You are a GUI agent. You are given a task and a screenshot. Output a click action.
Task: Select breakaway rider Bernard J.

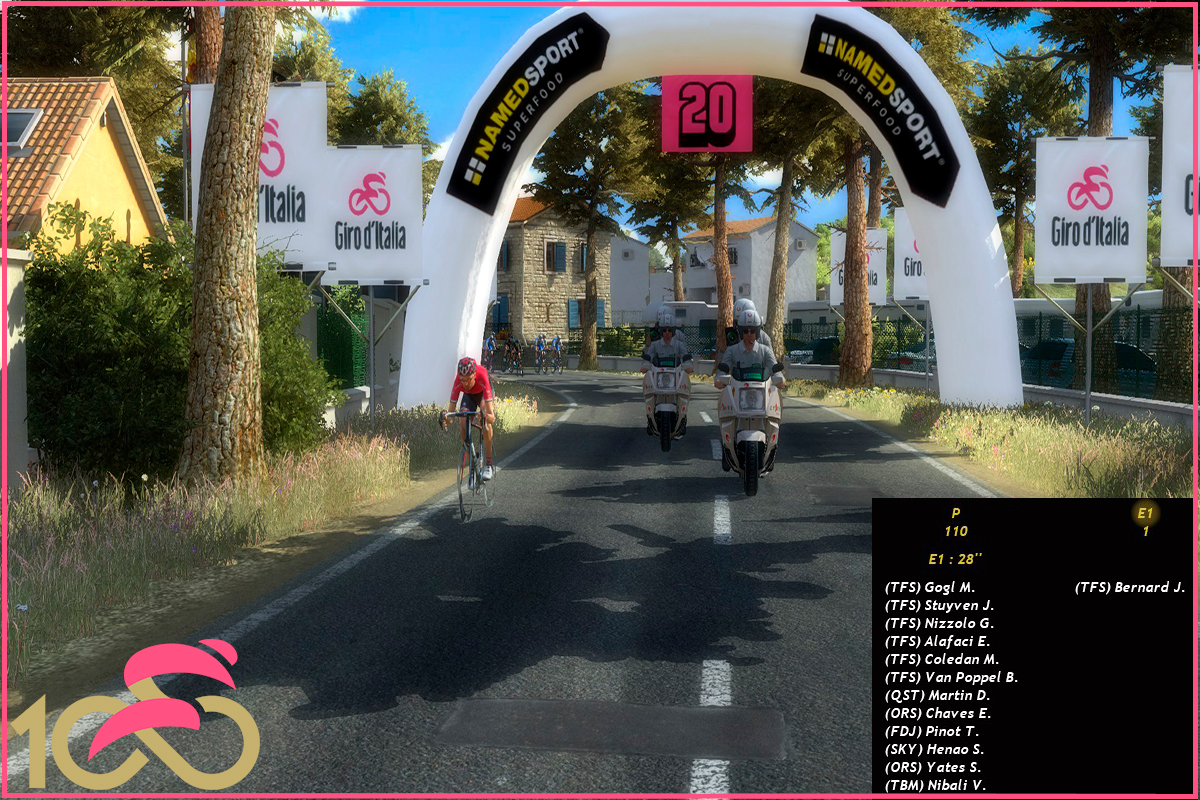(1130, 587)
